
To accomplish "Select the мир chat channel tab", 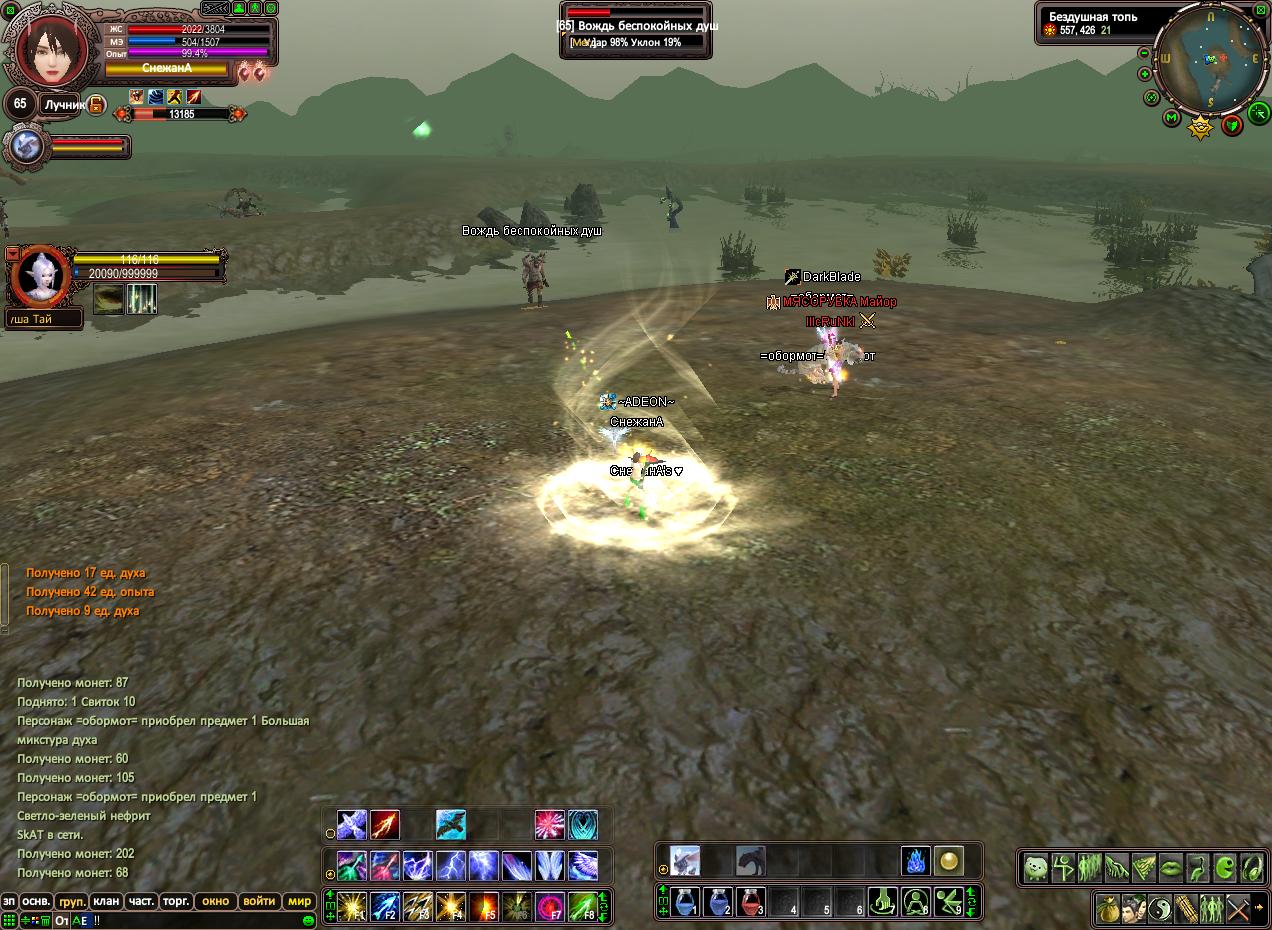I will point(299,901).
